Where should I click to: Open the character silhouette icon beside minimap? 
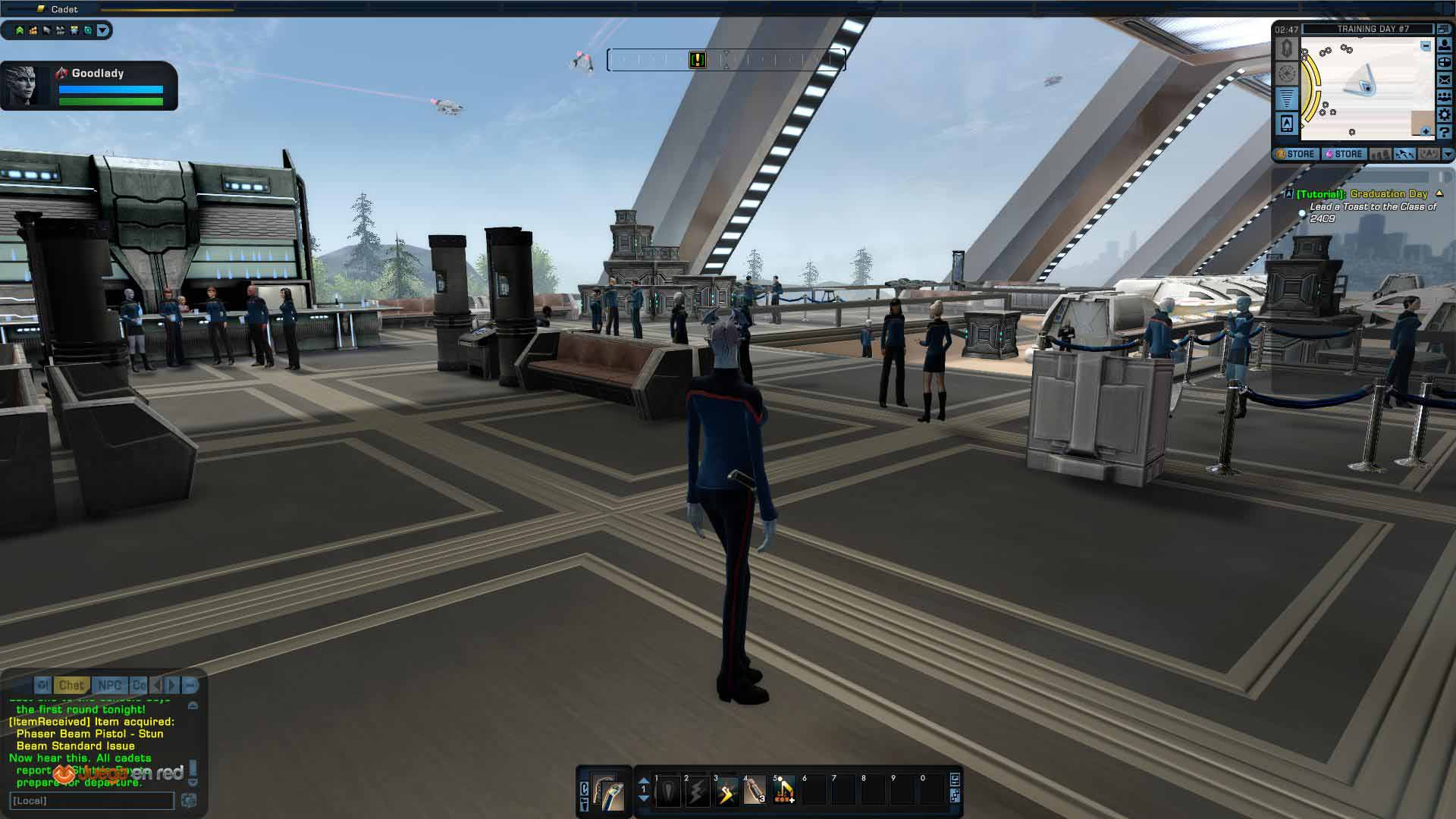(1445, 45)
